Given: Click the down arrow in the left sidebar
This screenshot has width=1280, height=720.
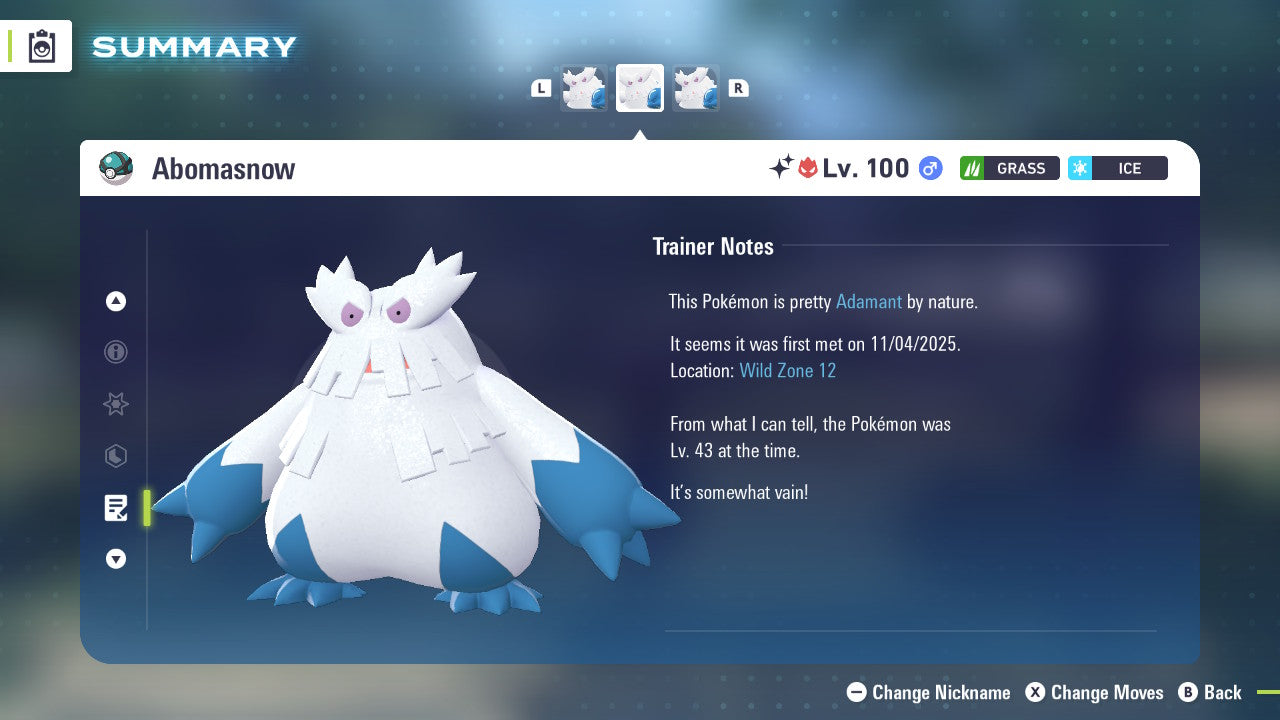Looking at the screenshot, I should 115,559.
